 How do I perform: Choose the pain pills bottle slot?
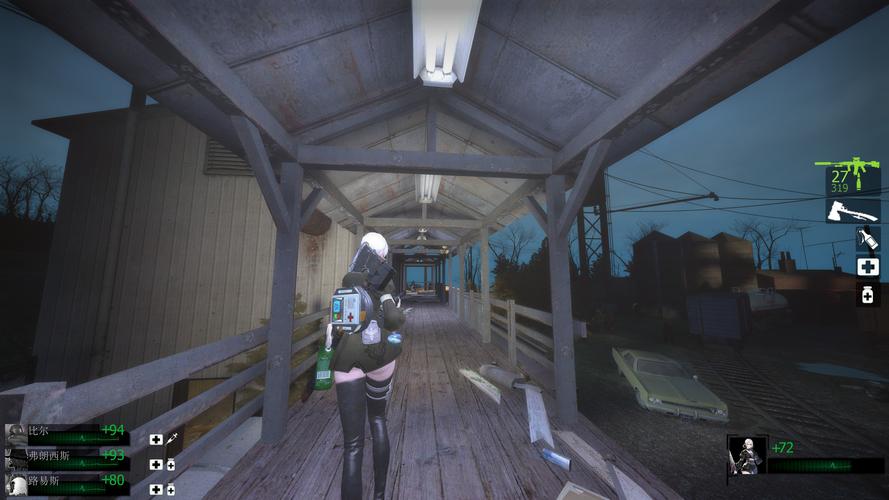coord(867,294)
